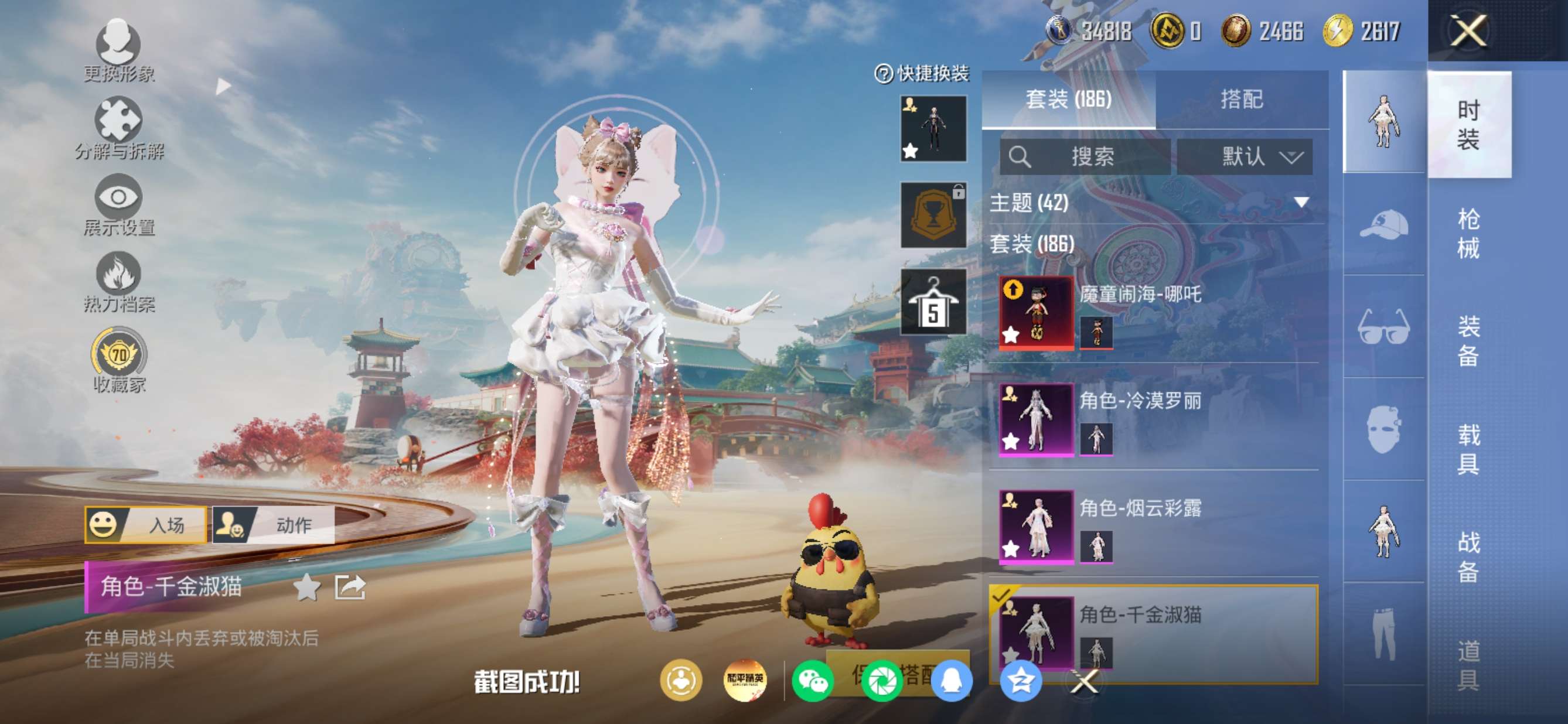The image size is (1568, 724).
Task: Open 展示设置 display settings
Action: (x=118, y=205)
